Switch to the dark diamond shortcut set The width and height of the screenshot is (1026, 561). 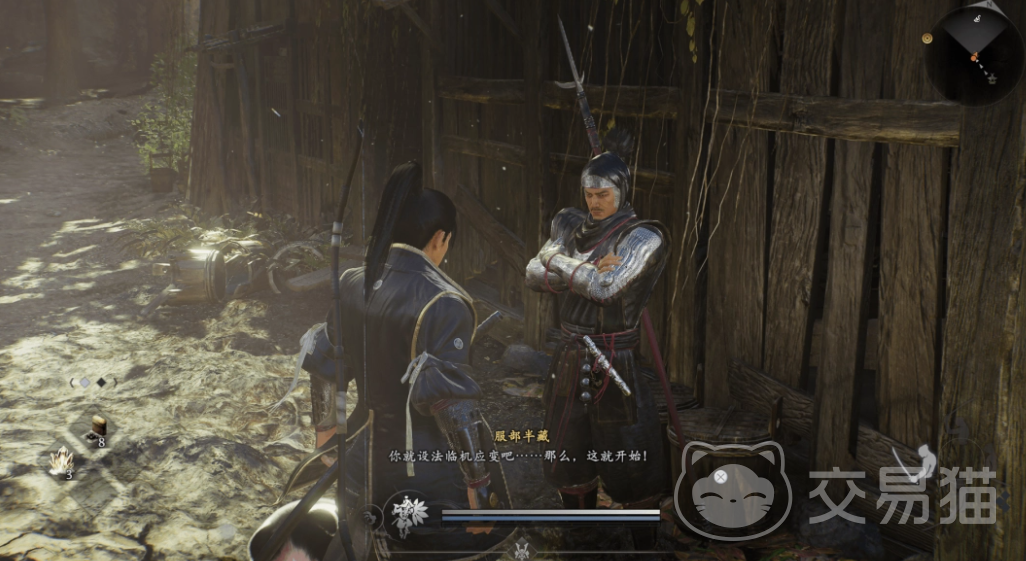click(101, 382)
